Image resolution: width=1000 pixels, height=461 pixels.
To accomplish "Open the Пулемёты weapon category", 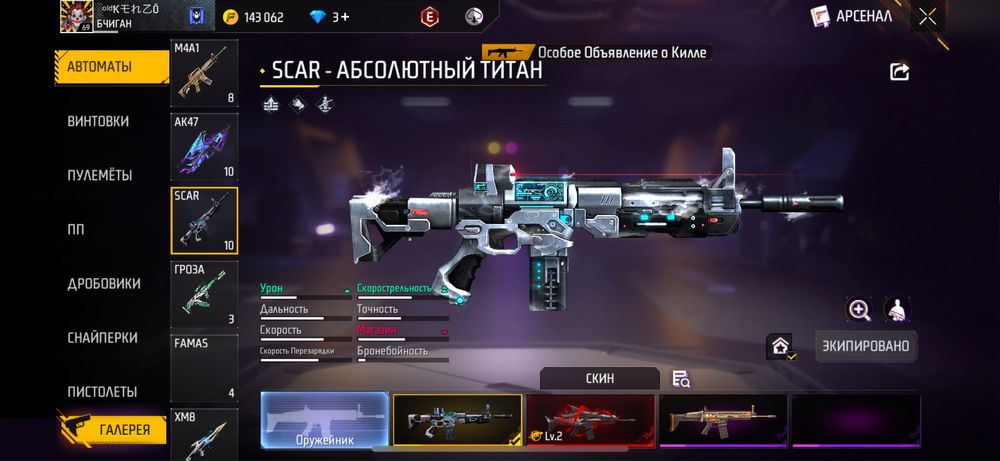I will [99, 175].
